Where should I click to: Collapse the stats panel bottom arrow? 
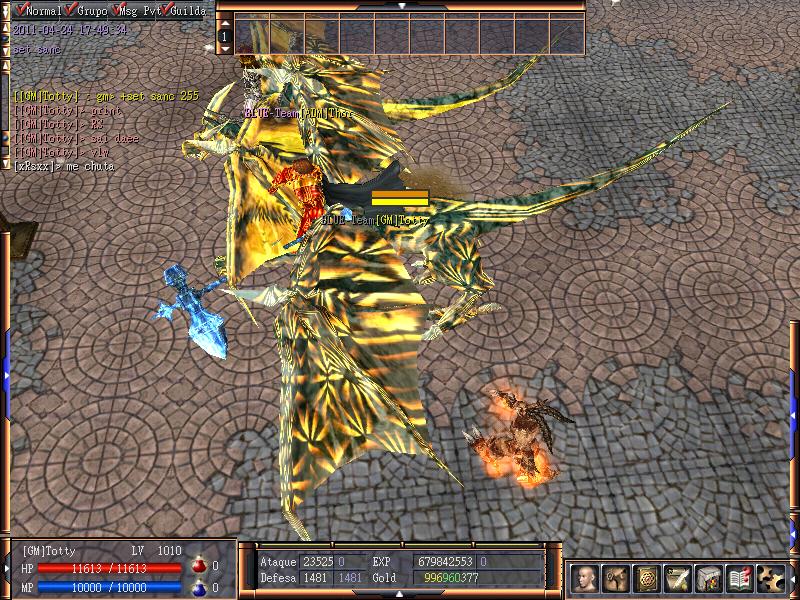tap(400, 594)
